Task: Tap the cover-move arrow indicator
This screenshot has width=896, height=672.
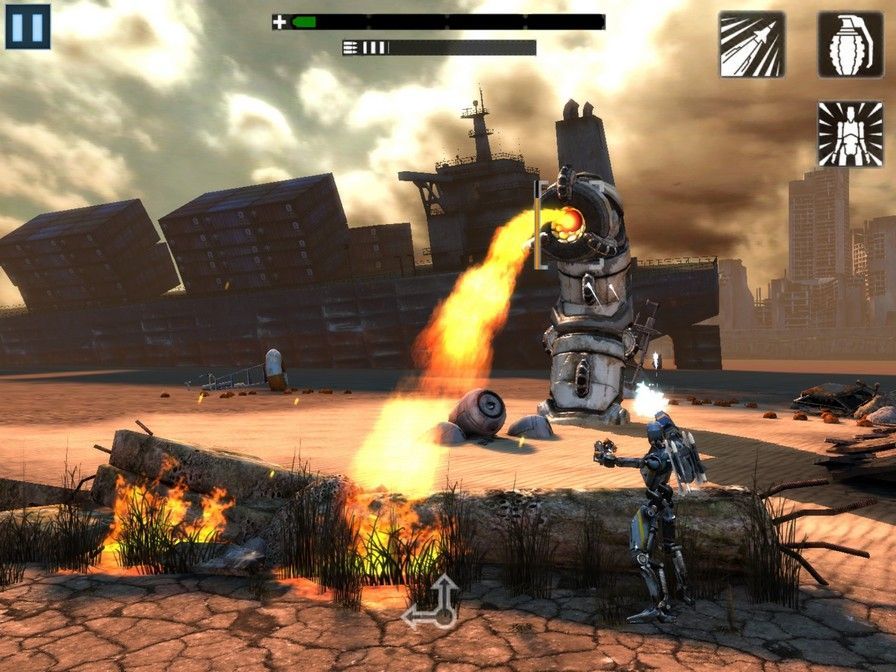Action: point(431,603)
